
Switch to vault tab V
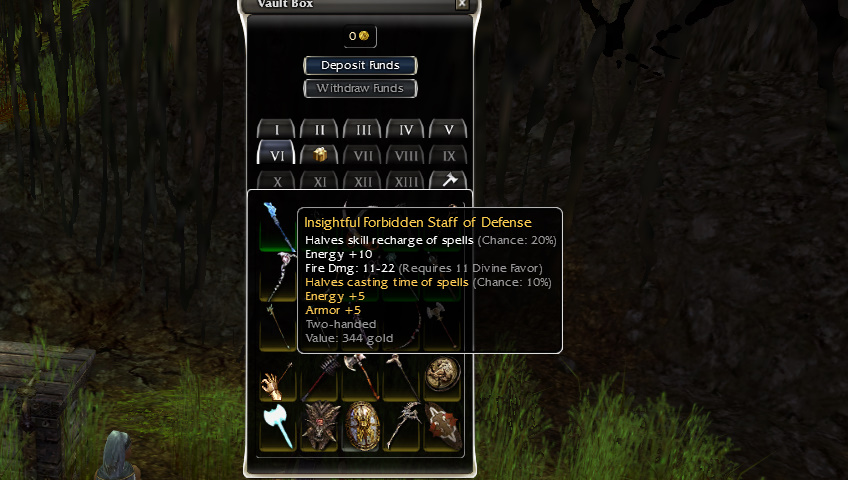[449, 130]
